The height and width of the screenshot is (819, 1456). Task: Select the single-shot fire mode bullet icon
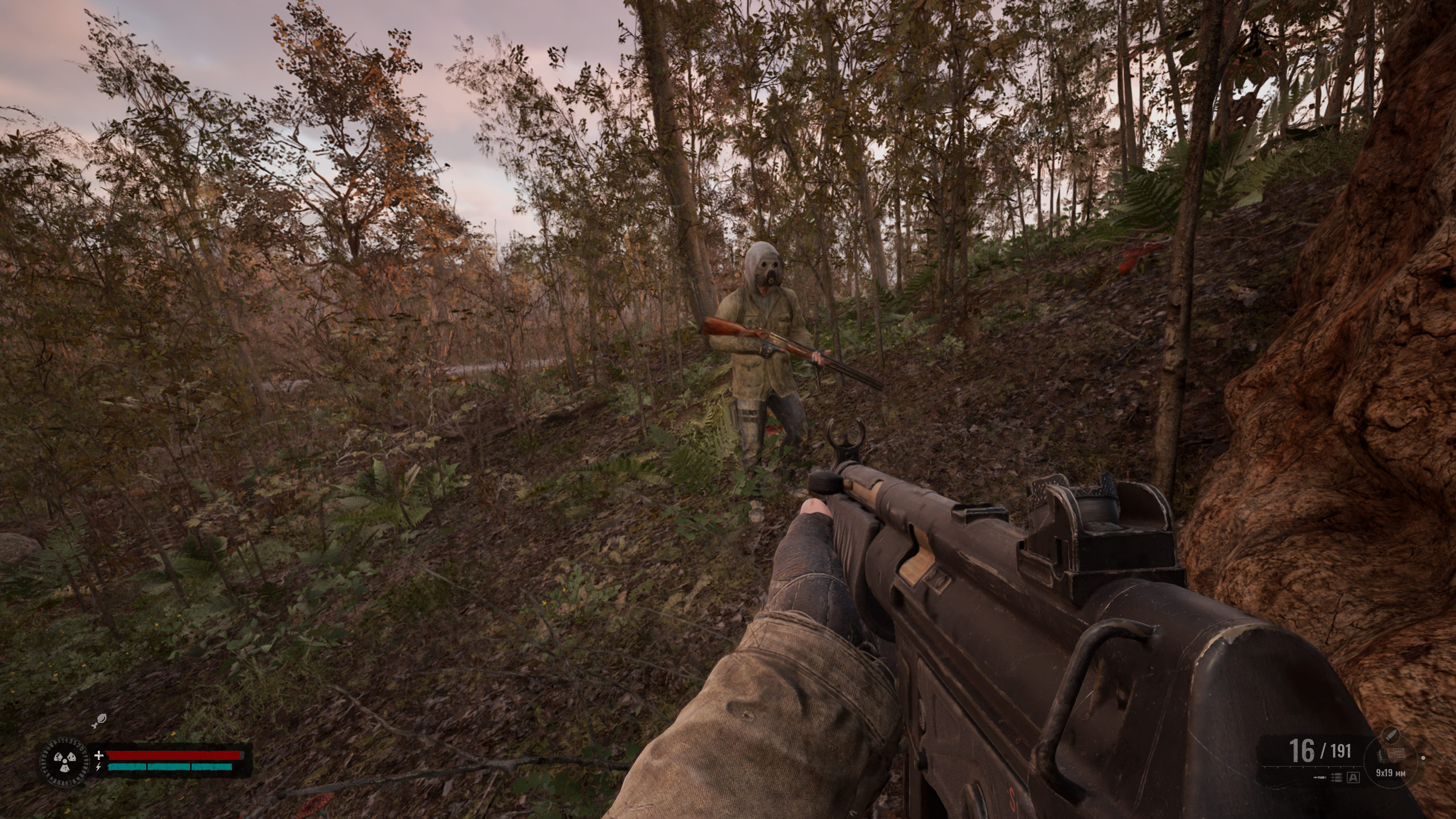click(x=1319, y=777)
